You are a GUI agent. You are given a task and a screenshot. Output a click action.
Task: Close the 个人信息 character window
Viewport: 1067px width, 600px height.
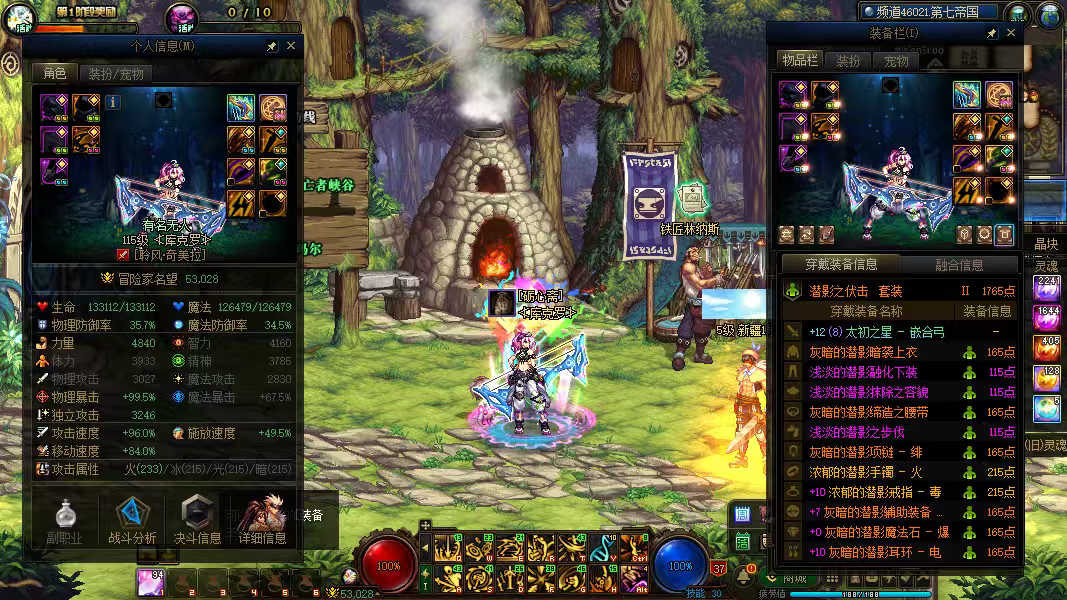[x=291, y=46]
